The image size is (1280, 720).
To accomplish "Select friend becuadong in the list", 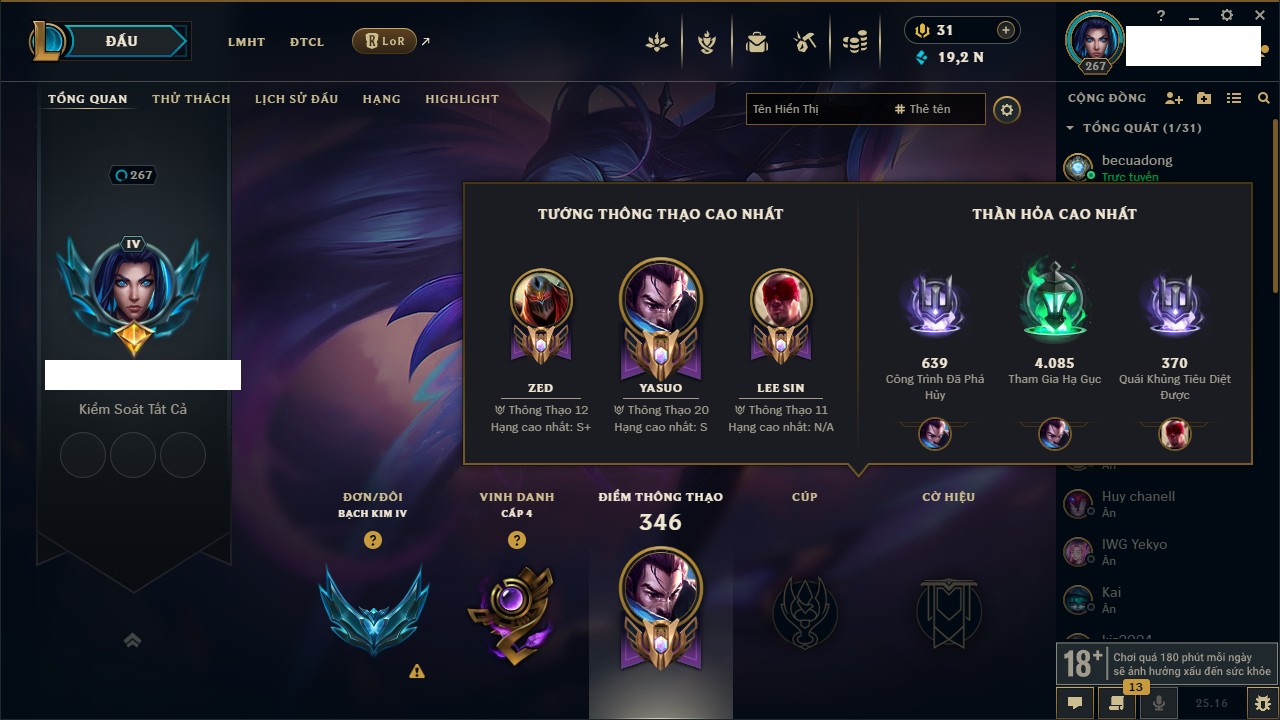I will (1137, 160).
